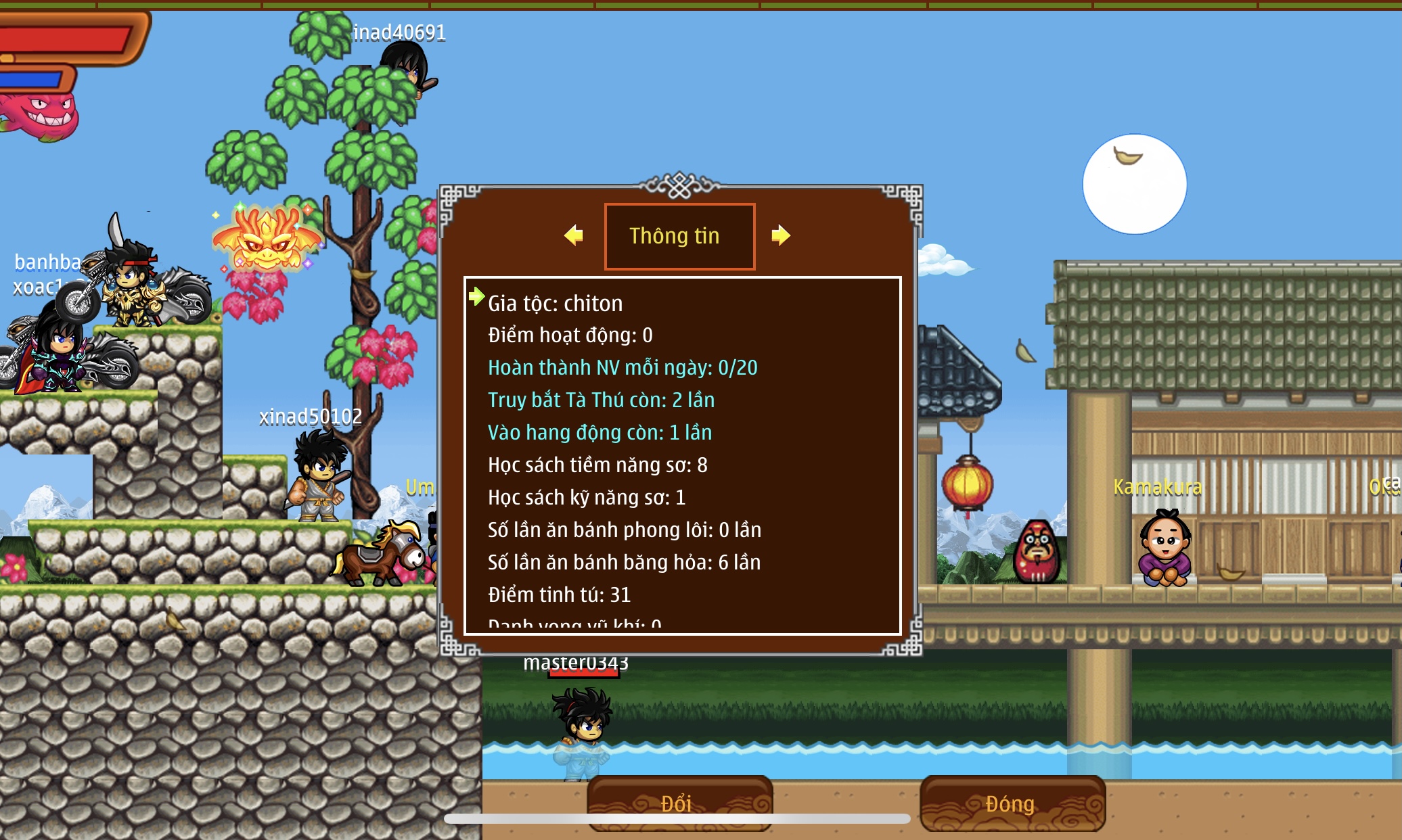The image size is (1402, 840).
Task: Select the Thông tin tab header
Action: 679,236
